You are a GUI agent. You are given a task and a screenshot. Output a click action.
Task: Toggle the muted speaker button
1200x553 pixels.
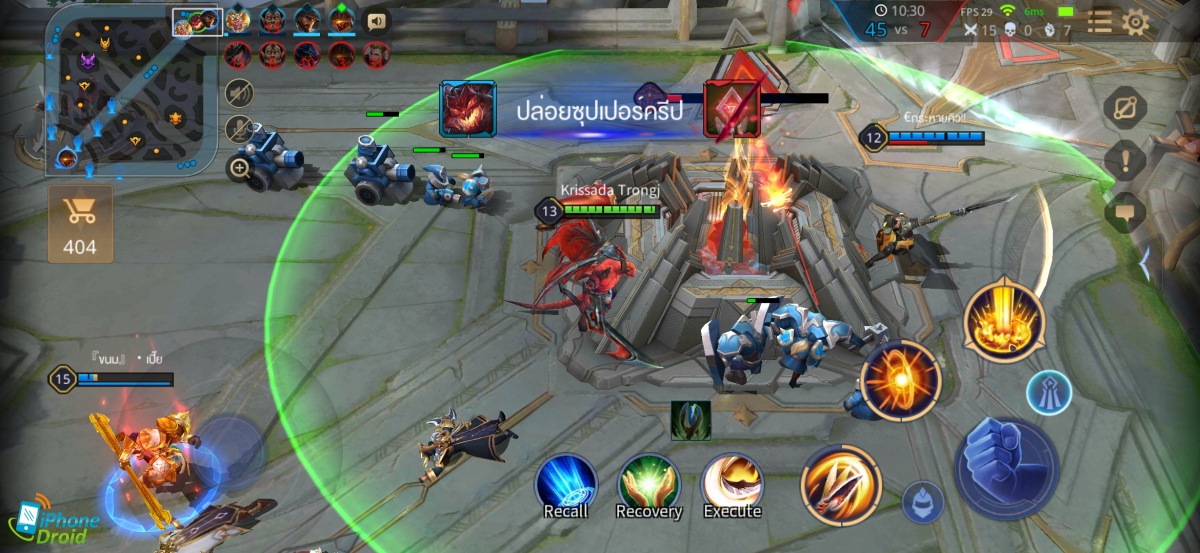pyautogui.click(x=239, y=93)
